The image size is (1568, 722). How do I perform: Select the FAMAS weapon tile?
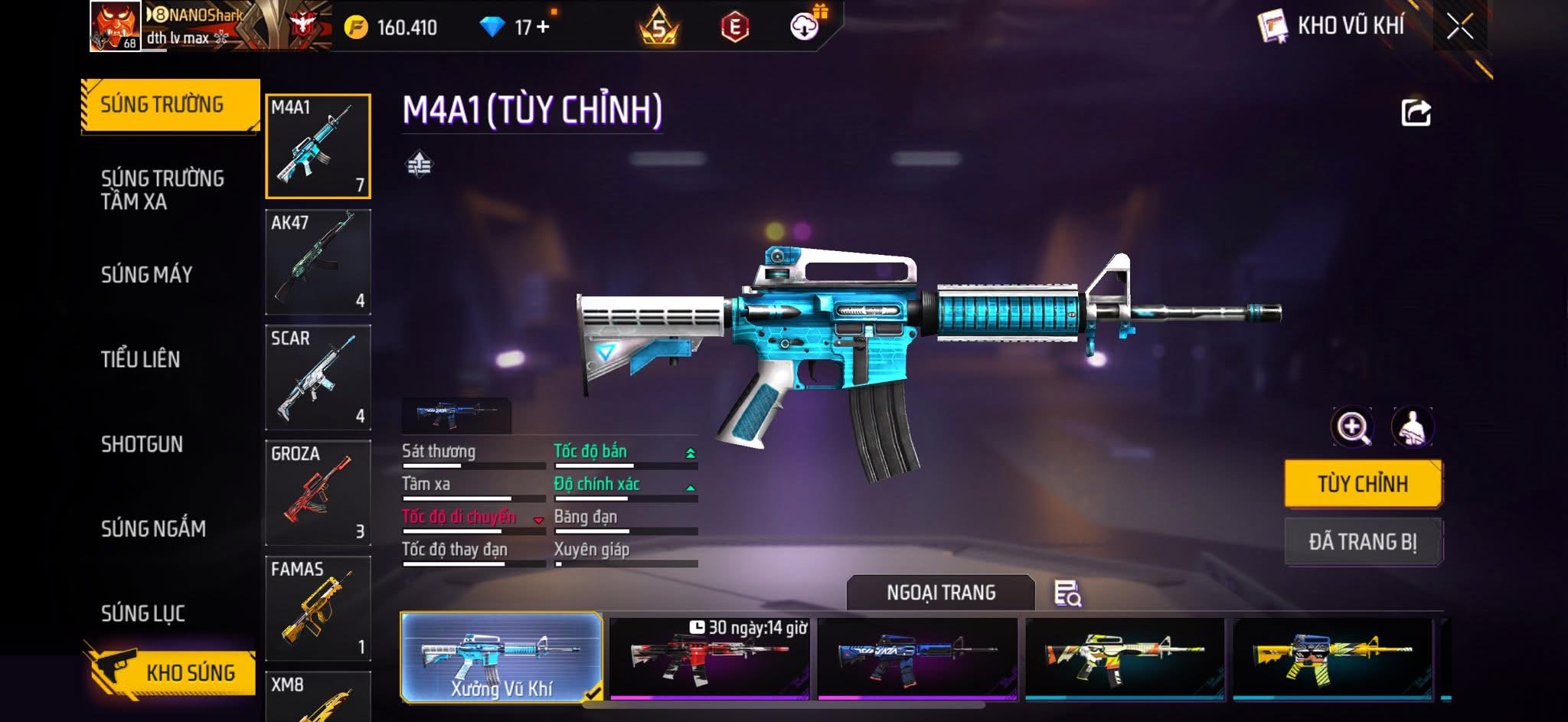[x=318, y=608]
